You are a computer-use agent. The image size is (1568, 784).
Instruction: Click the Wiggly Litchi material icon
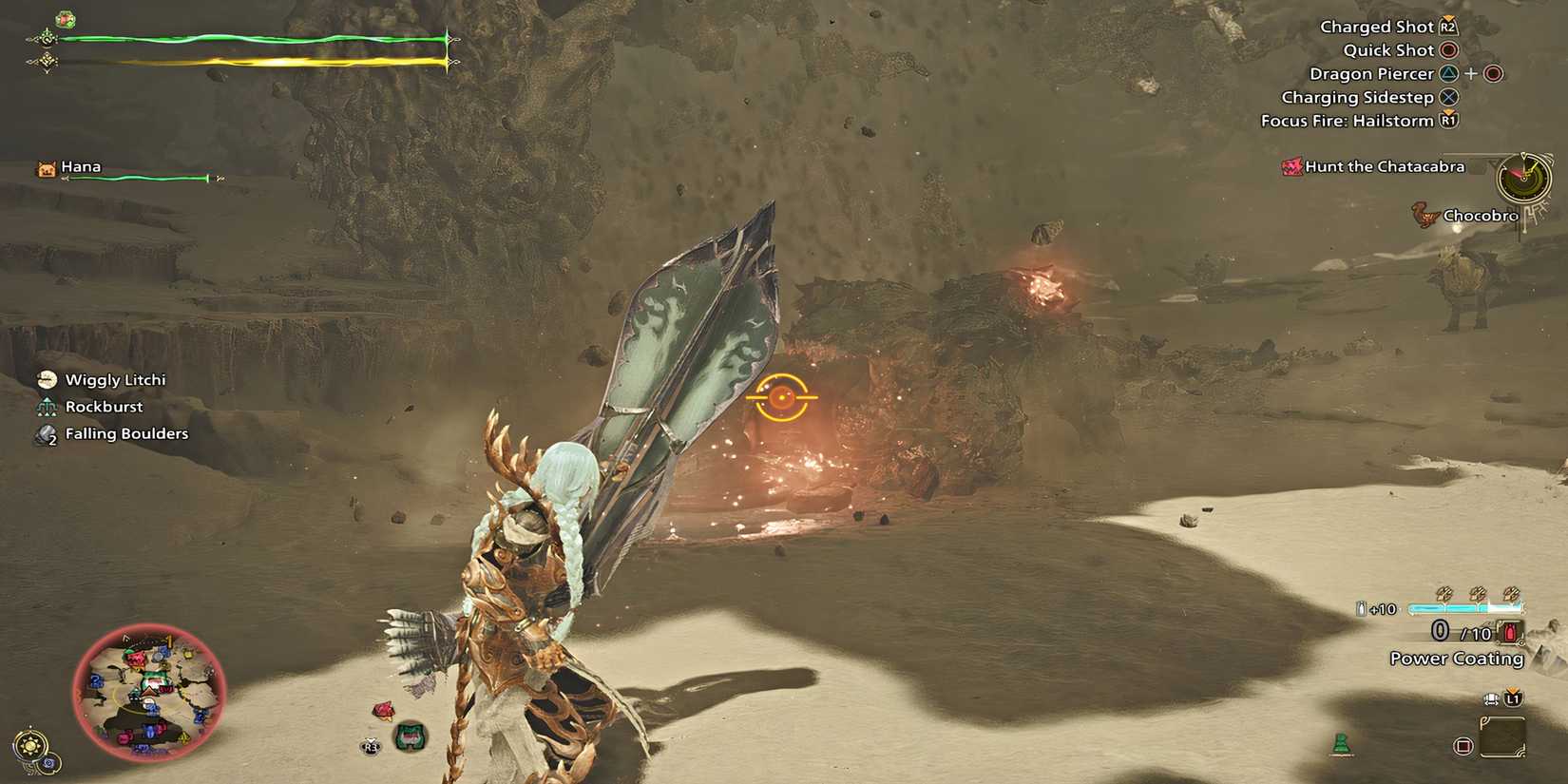pos(46,378)
